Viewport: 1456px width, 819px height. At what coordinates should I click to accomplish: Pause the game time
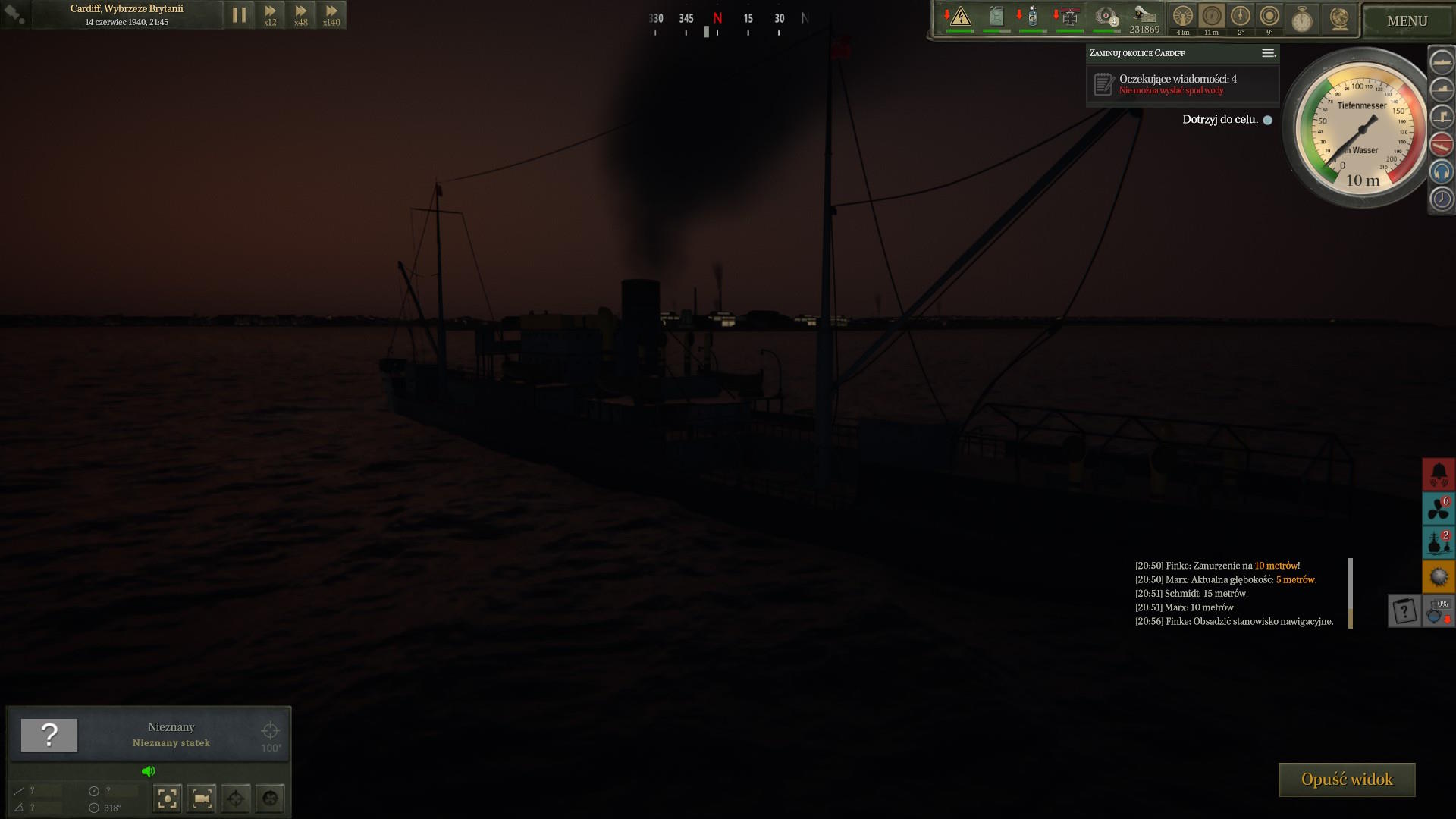pos(239,15)
